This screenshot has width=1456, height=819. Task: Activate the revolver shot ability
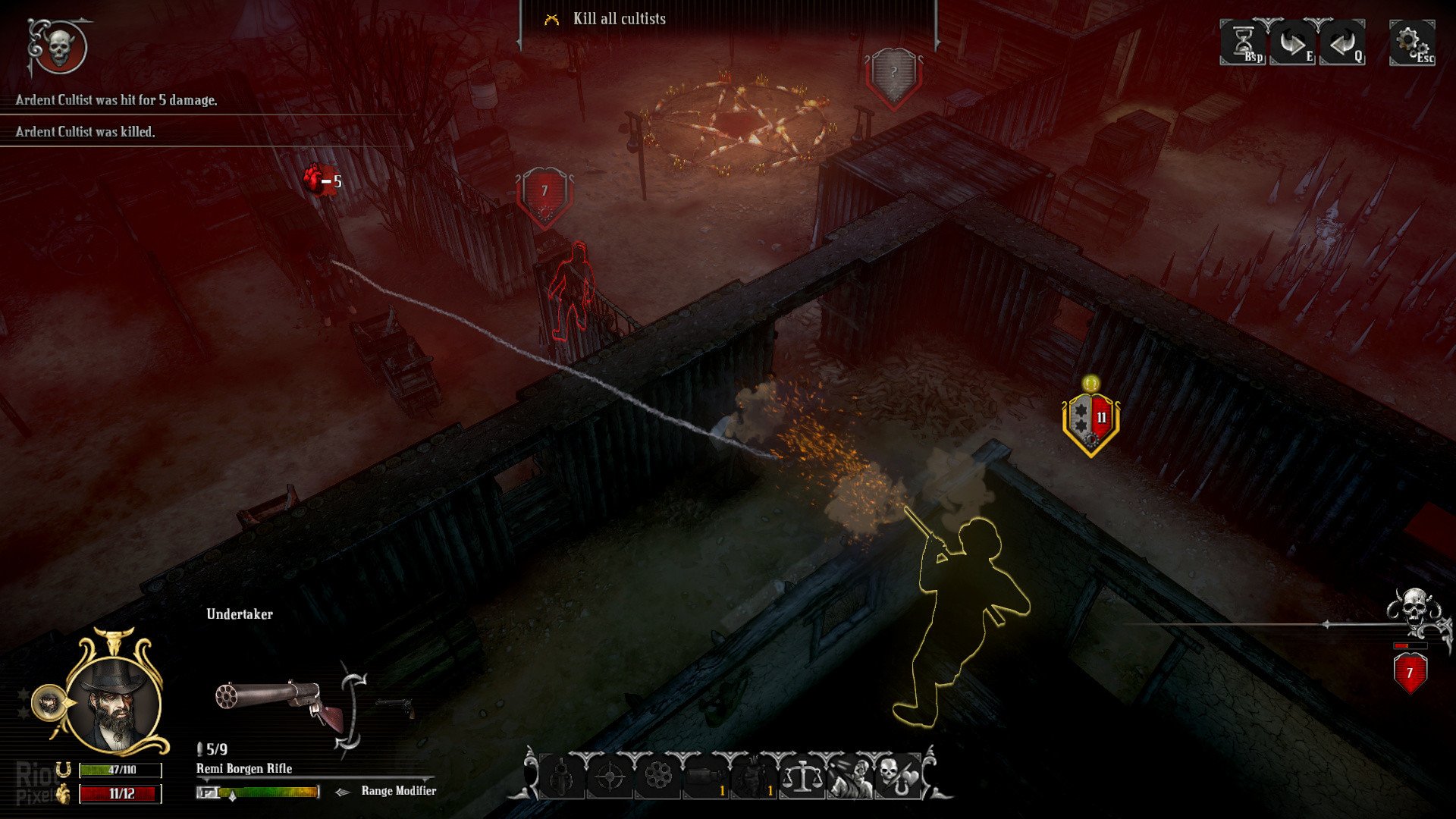[x=562, y=777]
